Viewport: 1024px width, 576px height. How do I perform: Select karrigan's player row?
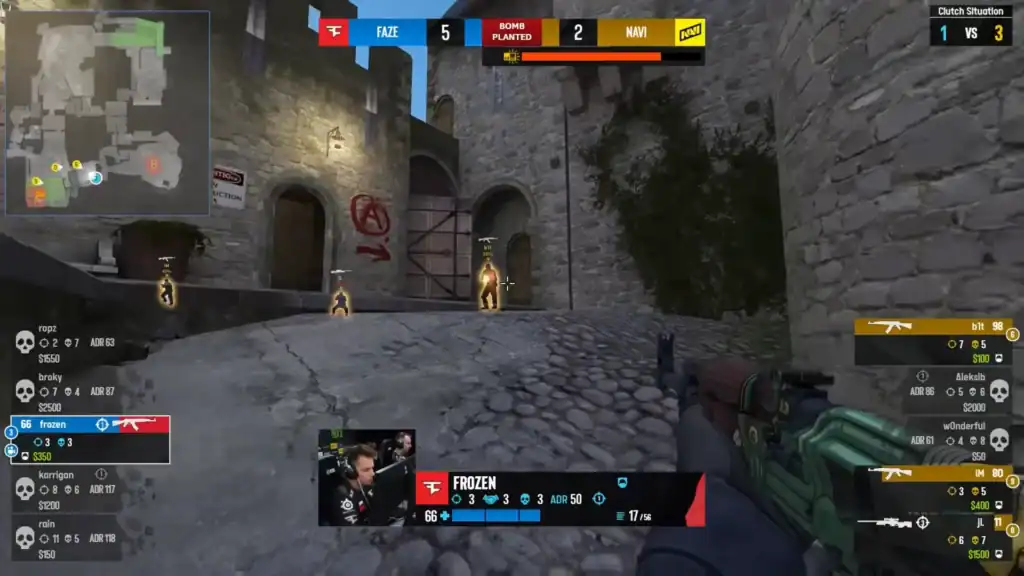(x=66, y=490)
